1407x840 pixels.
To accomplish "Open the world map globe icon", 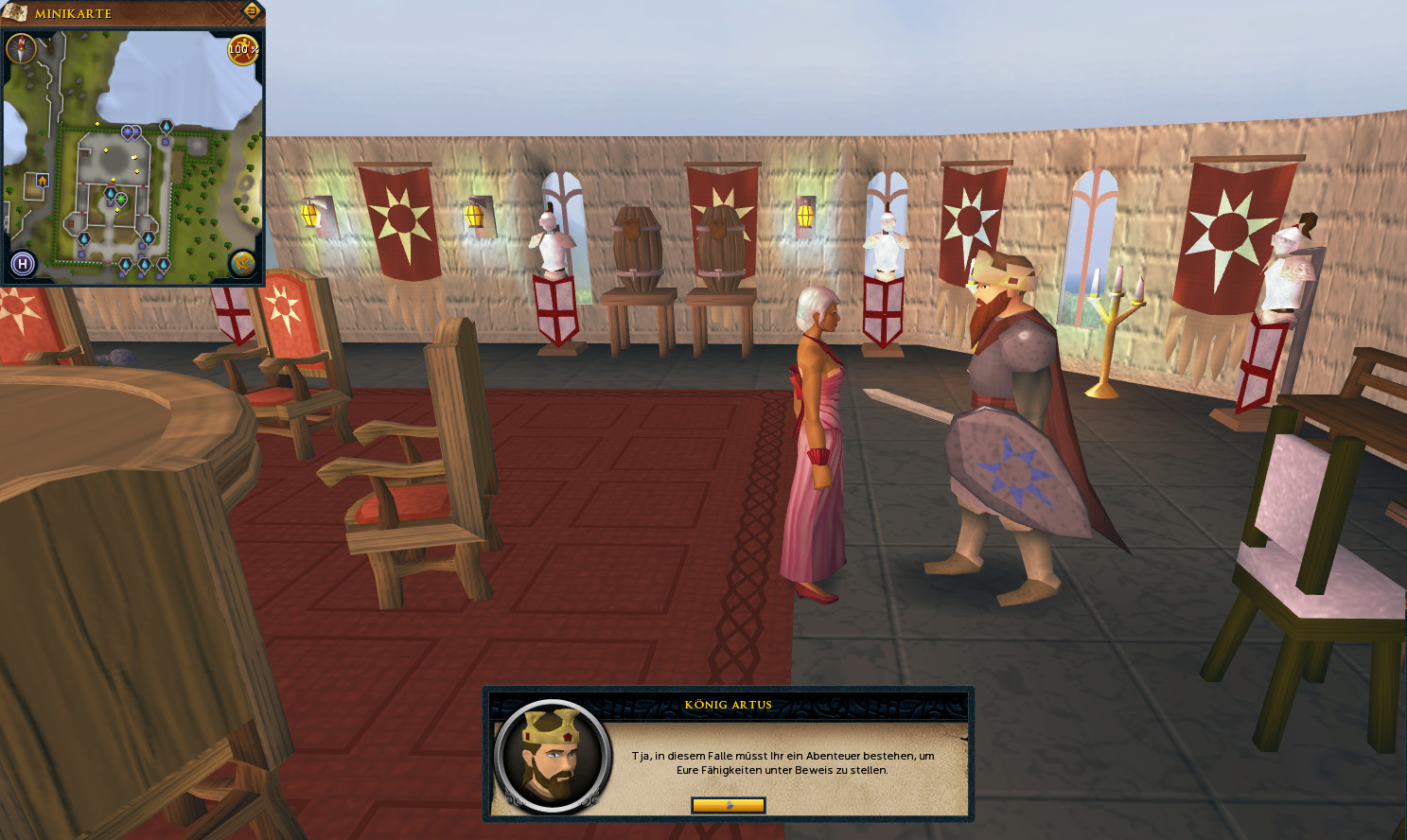I will coord(243,263).
